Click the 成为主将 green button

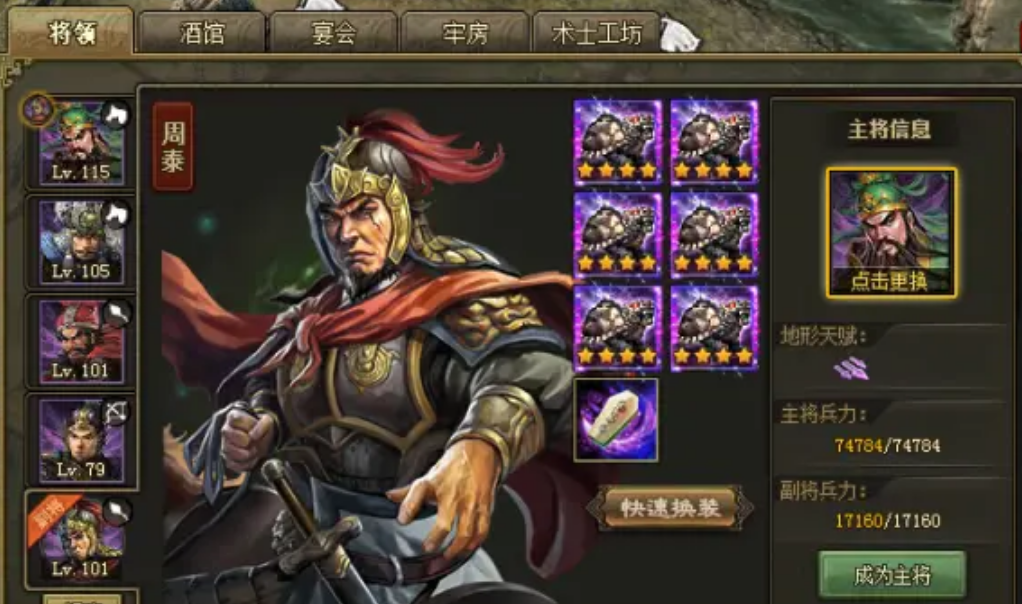click(892, 575)
